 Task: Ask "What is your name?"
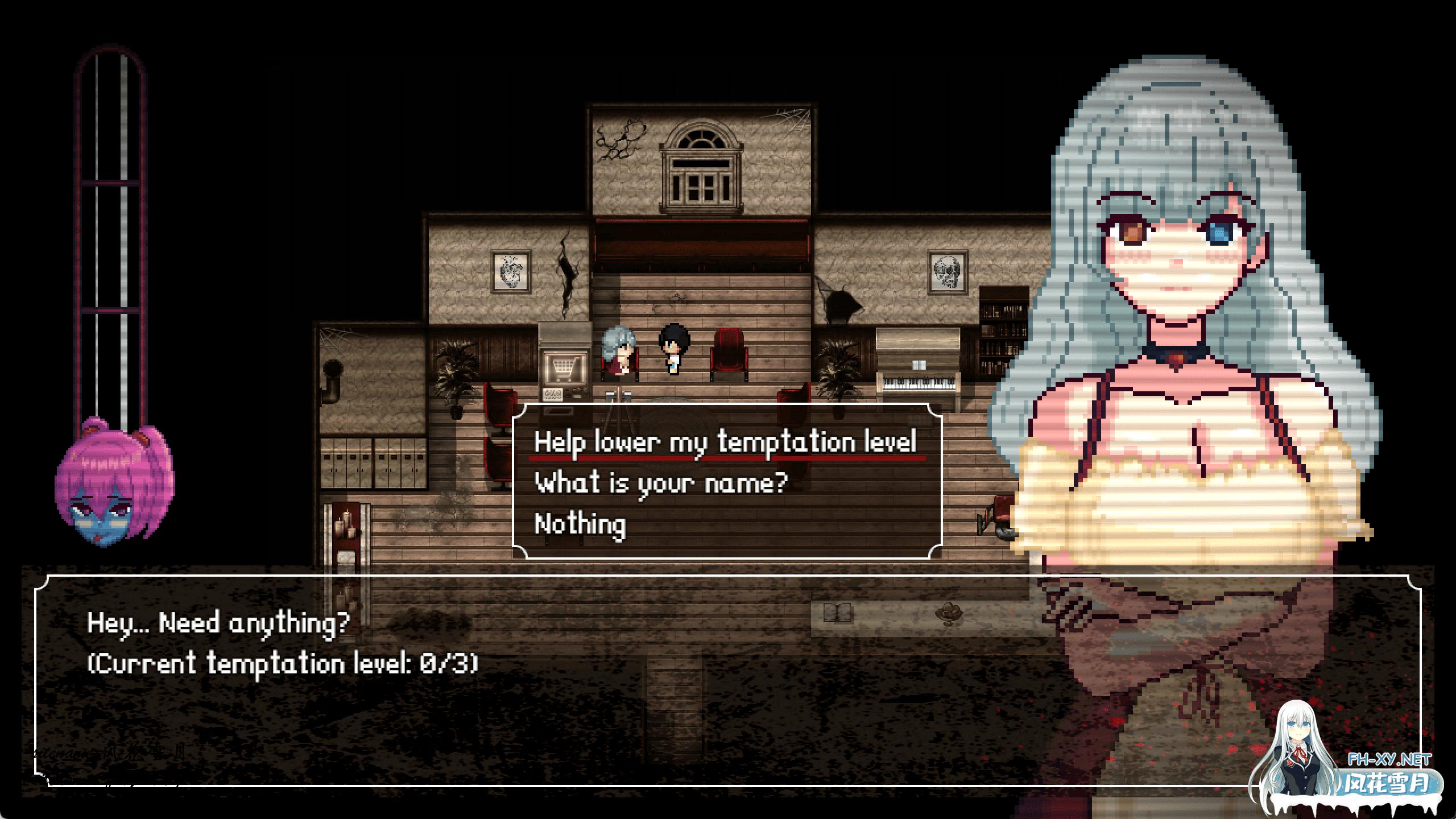point(661,483)
